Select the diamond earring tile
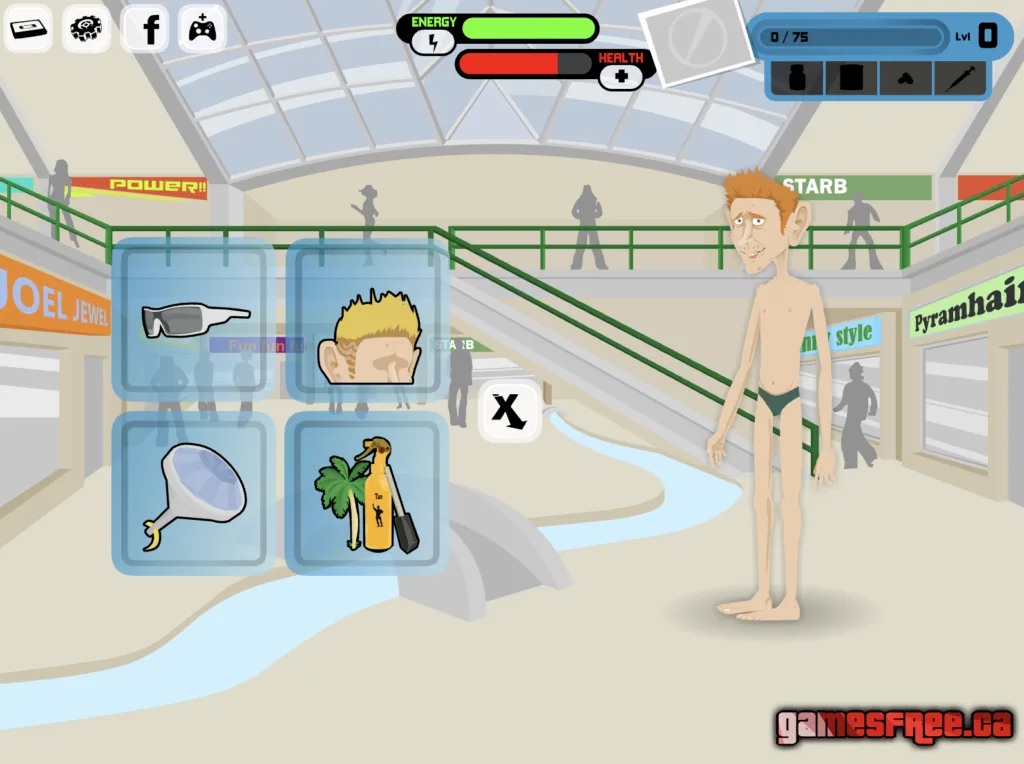This screenshot has height=764, width=1024. [193, 494]
